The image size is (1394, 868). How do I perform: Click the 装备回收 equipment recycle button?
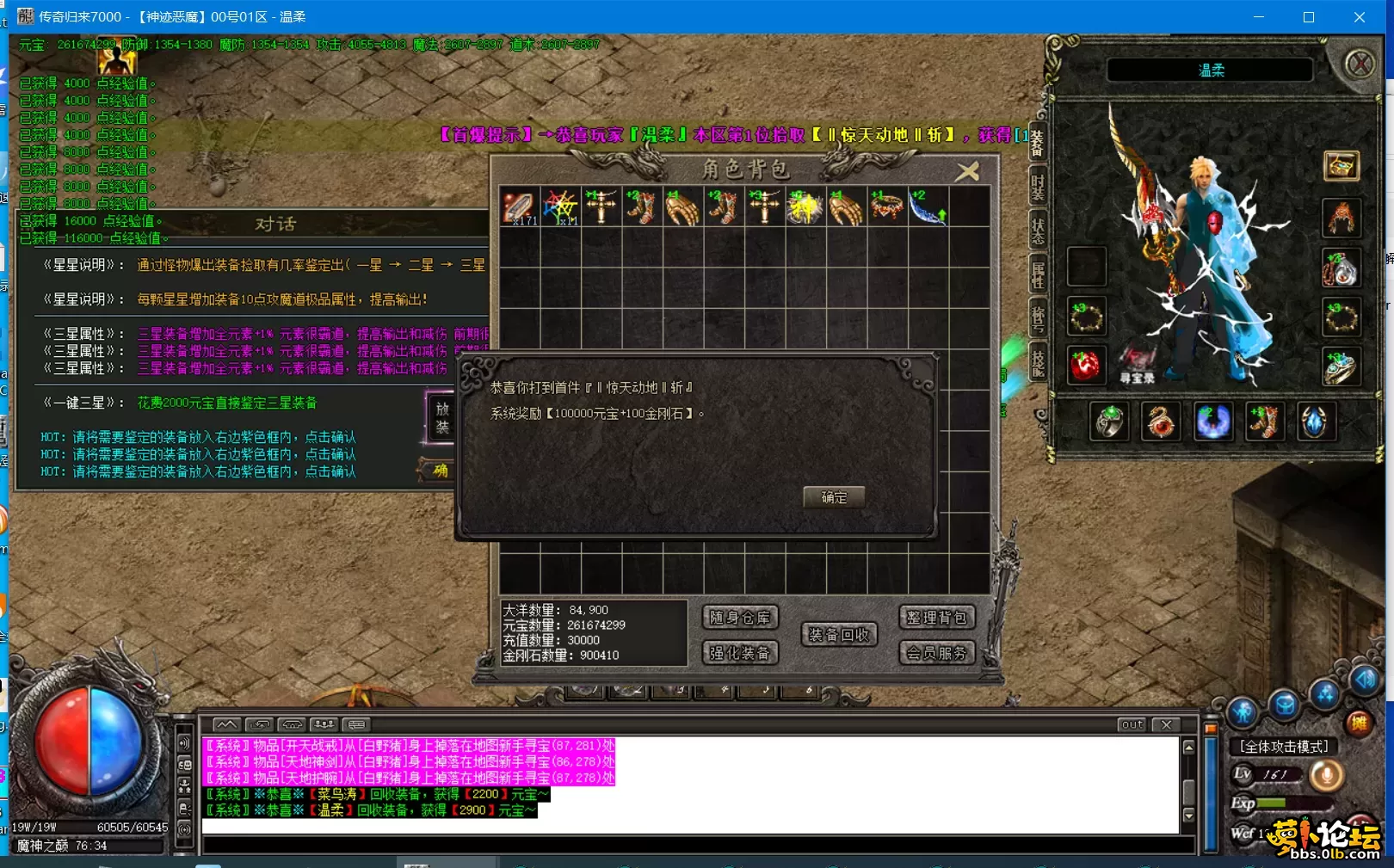tap(838, 634)
